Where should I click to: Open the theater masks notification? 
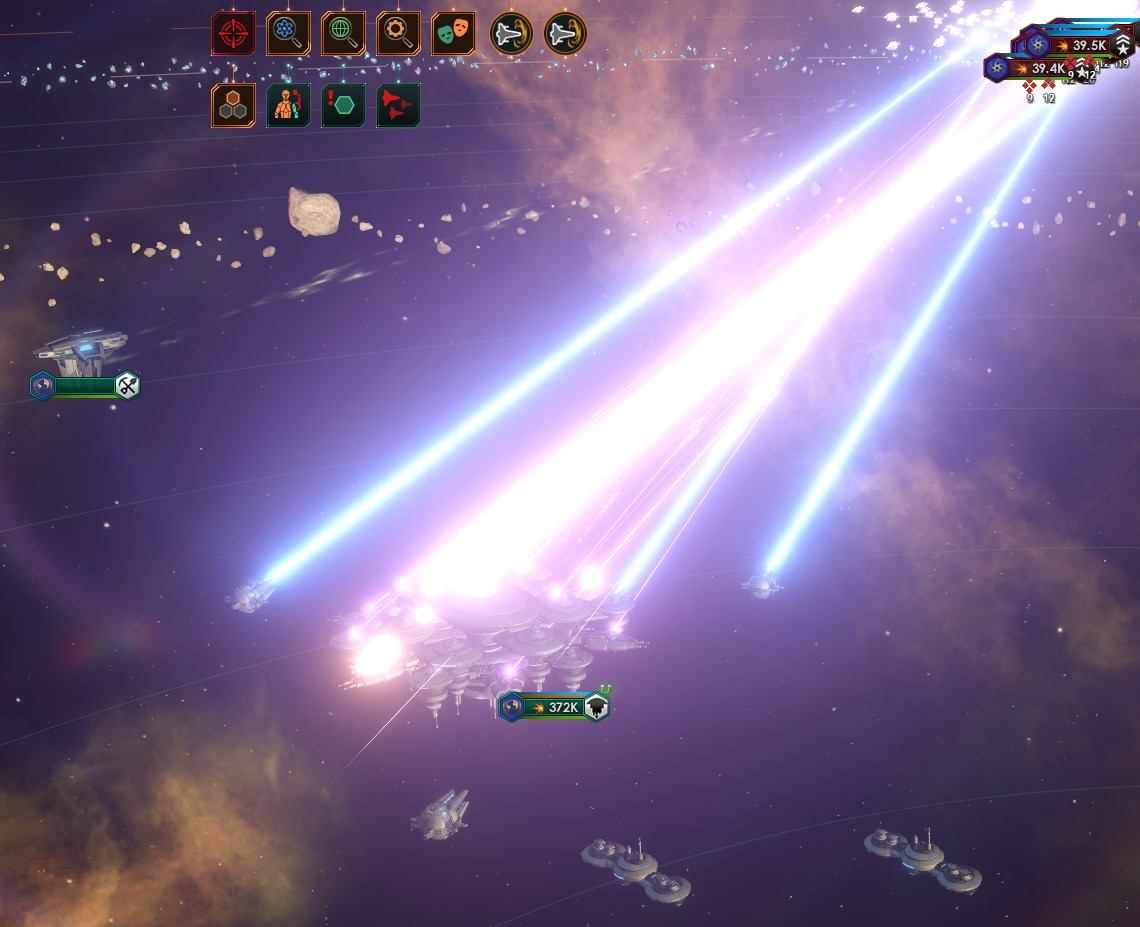(453, 34)
